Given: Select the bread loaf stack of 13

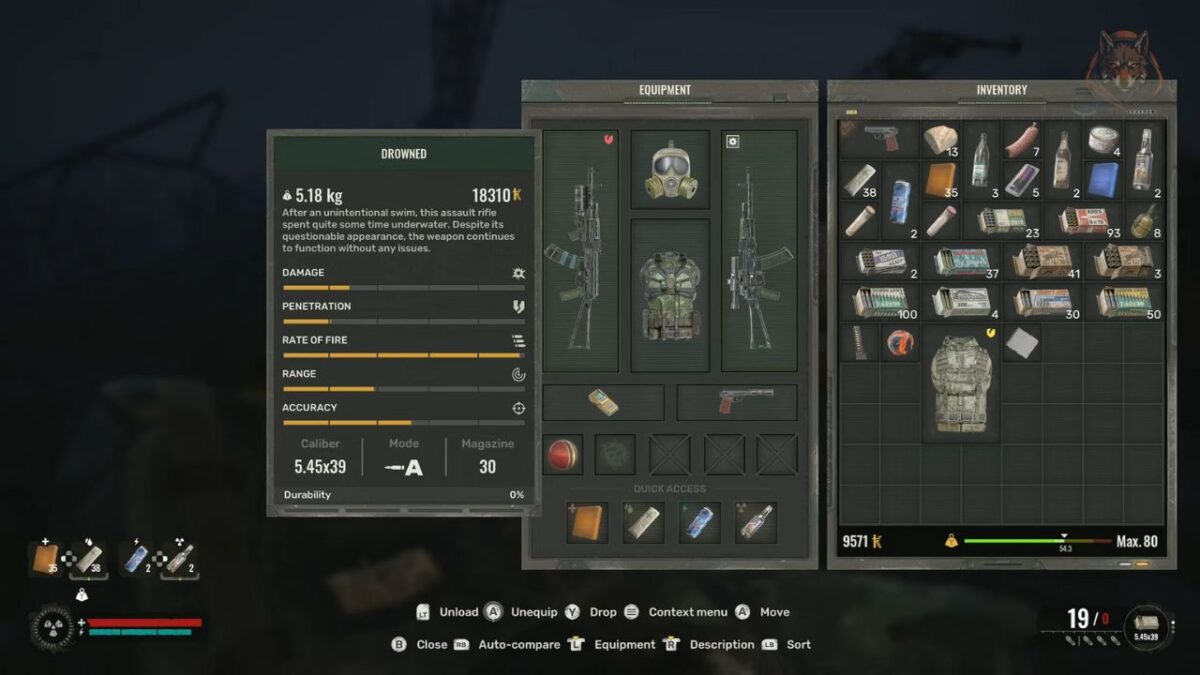Looking at the screenshot, I should click(941, 139).
